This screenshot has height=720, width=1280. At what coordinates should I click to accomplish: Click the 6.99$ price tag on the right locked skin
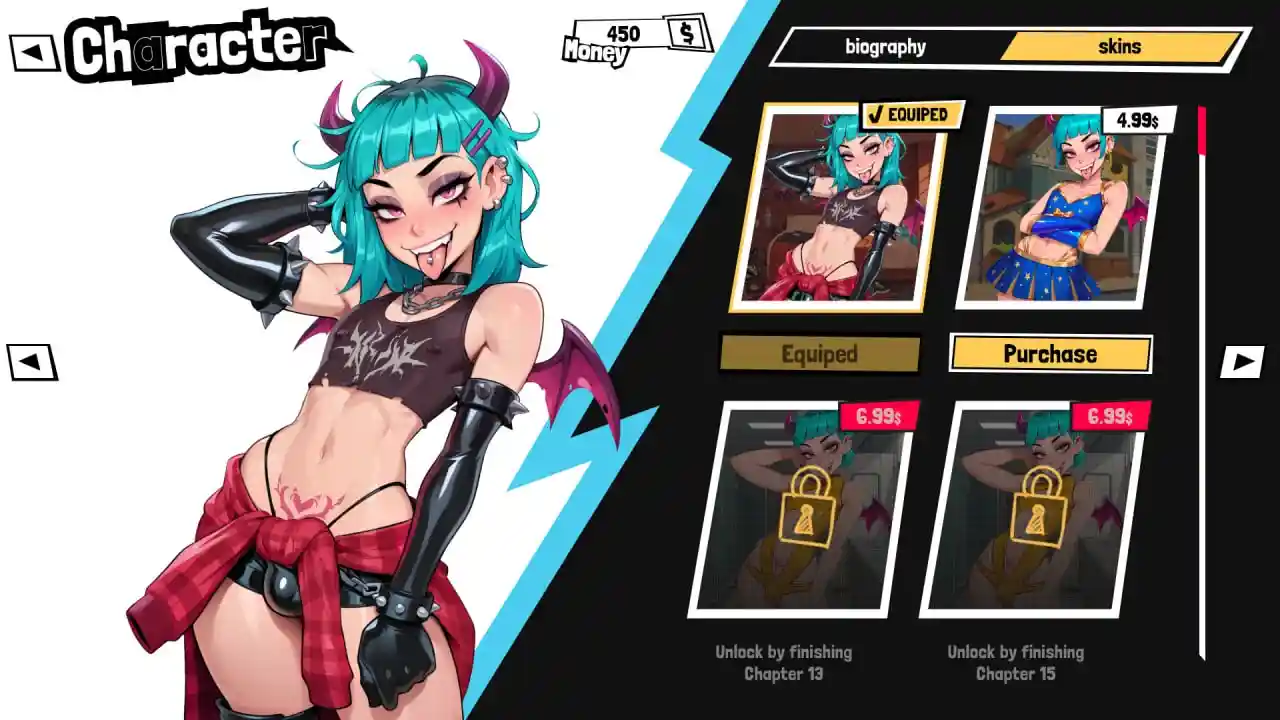(1110, 417)
